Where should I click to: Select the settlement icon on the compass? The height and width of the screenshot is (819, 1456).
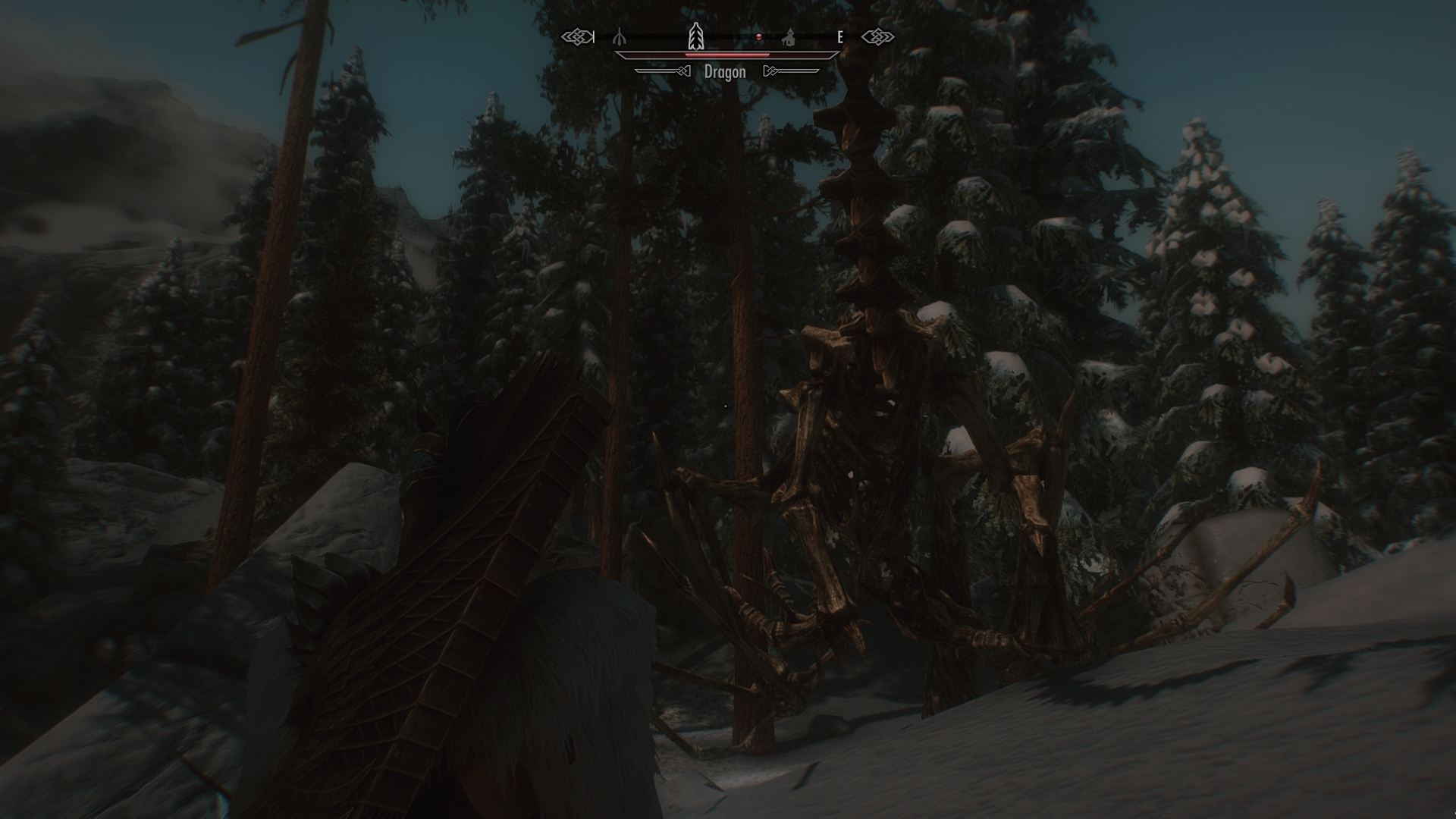tap(789, 38)
